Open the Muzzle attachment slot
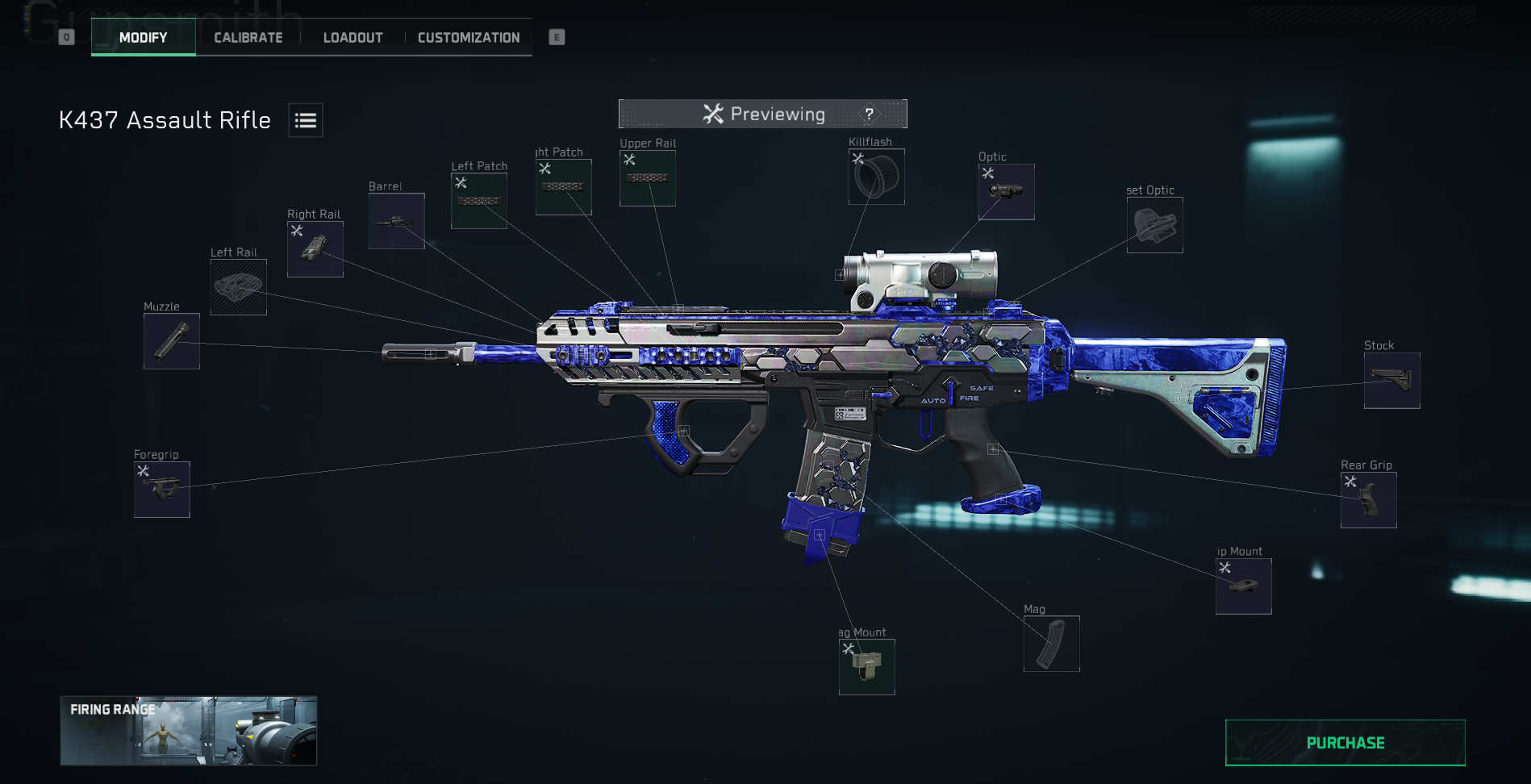This screenshot has width=1531, height=784. (x=171, y=341)
